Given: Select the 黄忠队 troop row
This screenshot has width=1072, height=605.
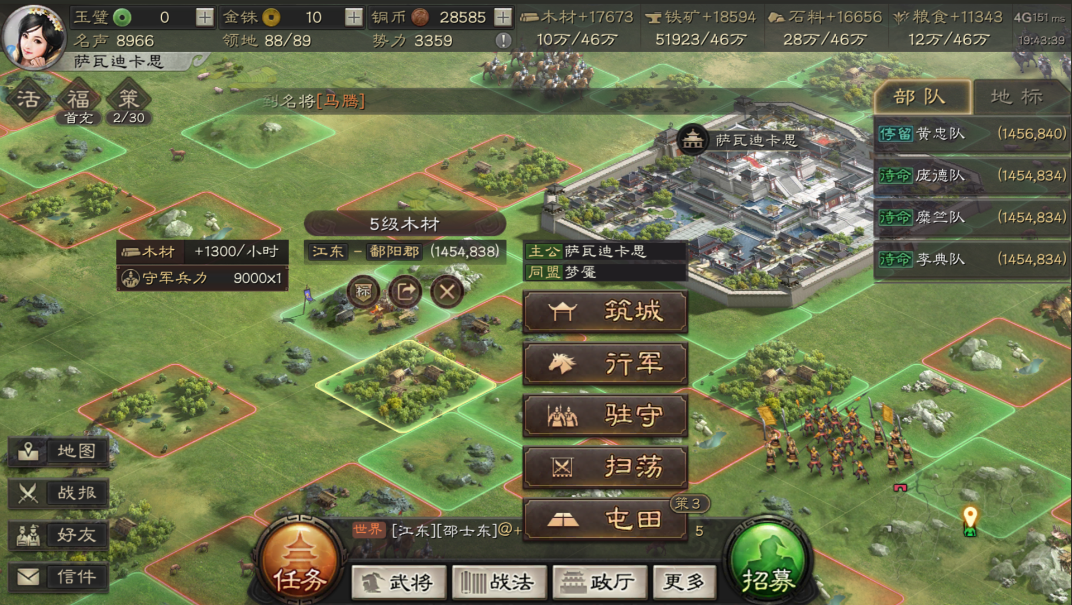Looking at the screenshot, I should click(x=972, y=134).
